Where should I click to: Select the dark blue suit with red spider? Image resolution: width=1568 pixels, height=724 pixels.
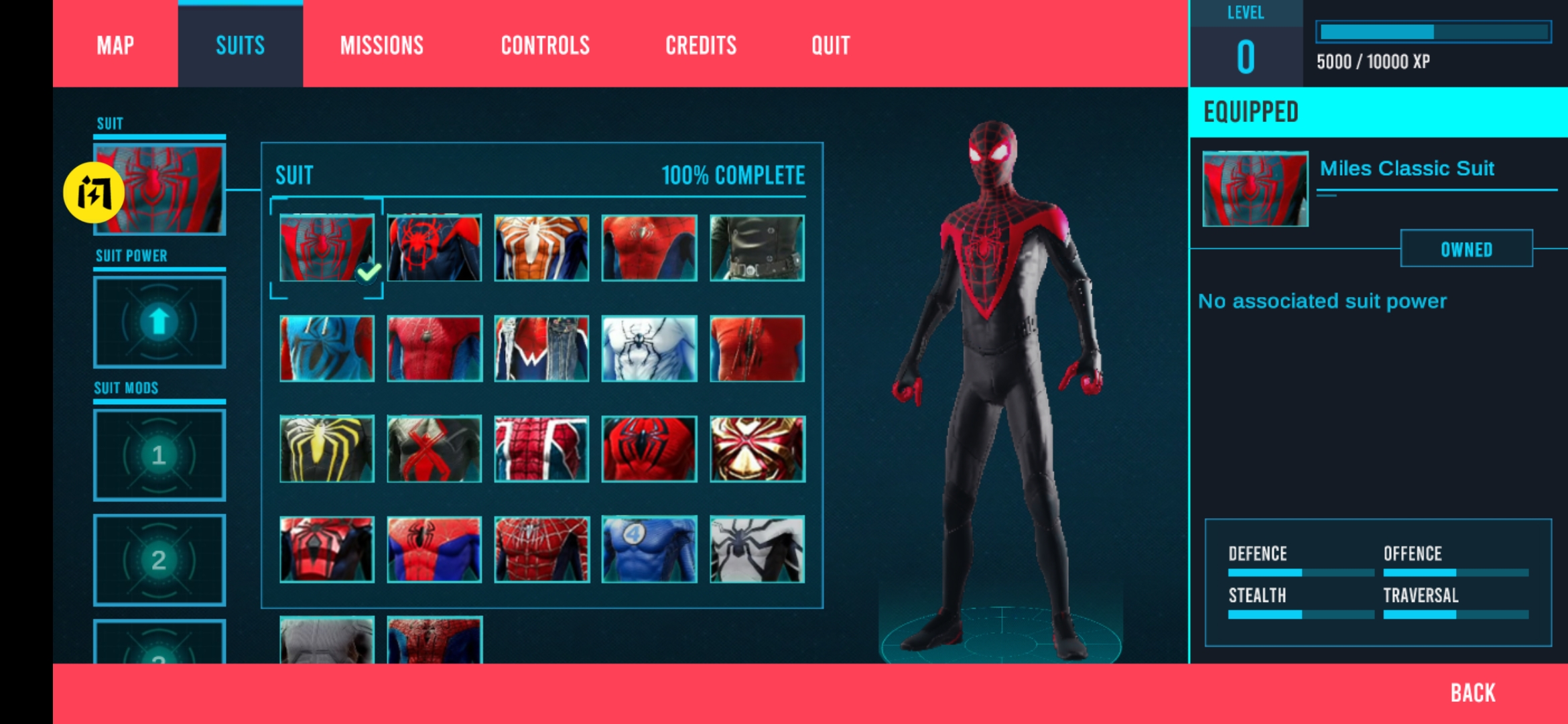[x=434, y=247]
